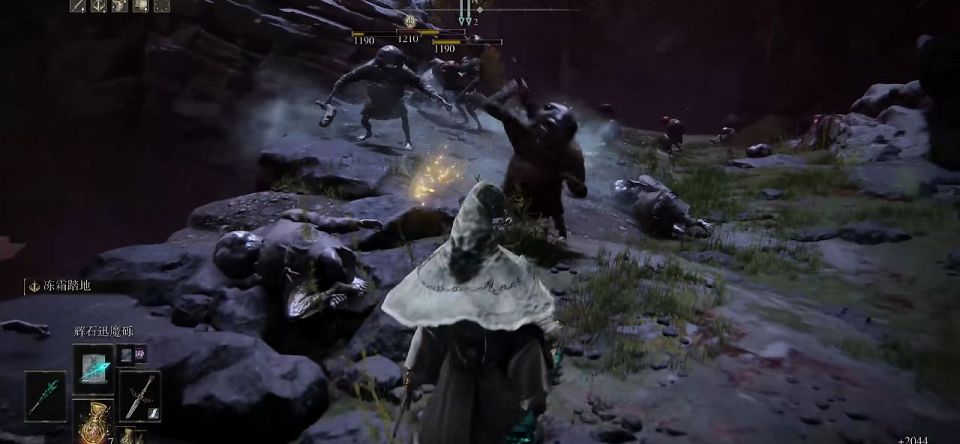960x444 pixels.
Task: Select the left-hand glintstone staff slot
Action: (46, 394)
